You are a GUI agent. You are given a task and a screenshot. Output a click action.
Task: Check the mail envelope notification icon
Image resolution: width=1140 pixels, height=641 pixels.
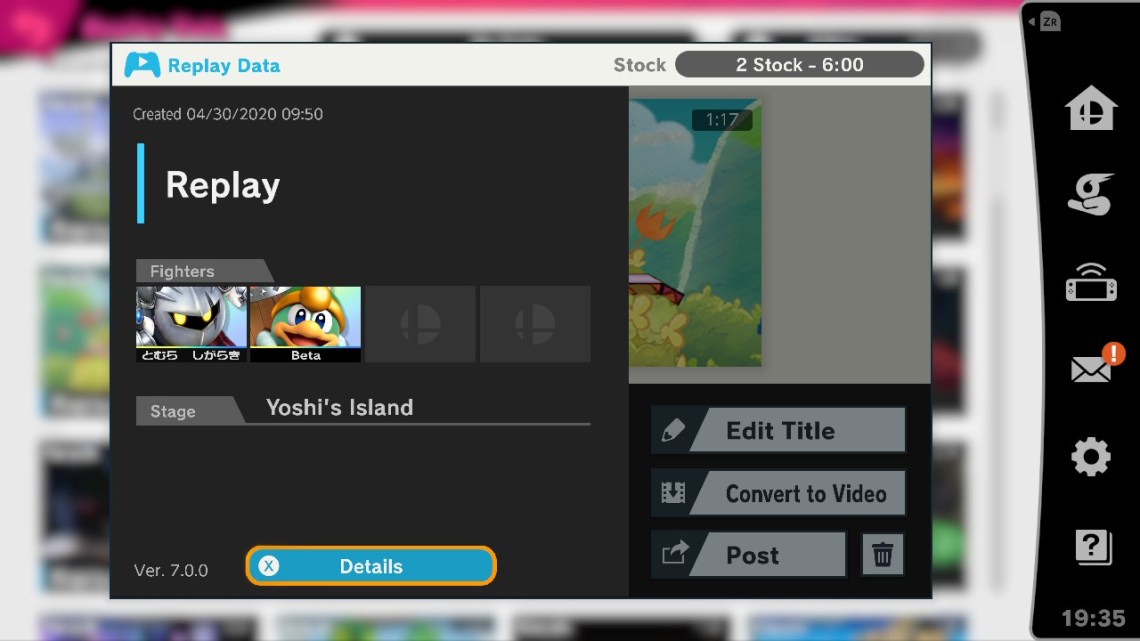click(x=1092, y=368)
